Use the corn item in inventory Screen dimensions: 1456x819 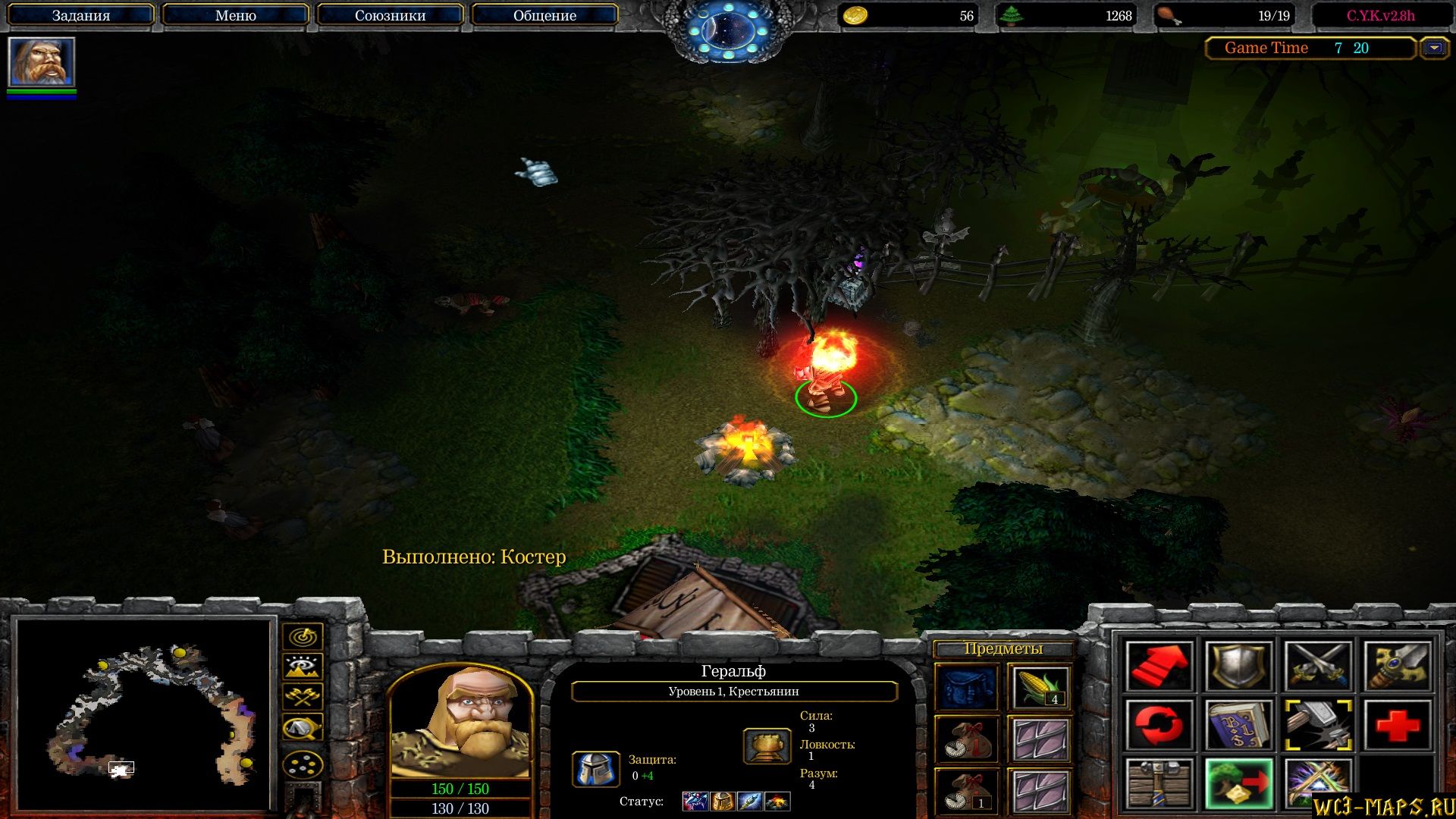tap(1040, 687)
